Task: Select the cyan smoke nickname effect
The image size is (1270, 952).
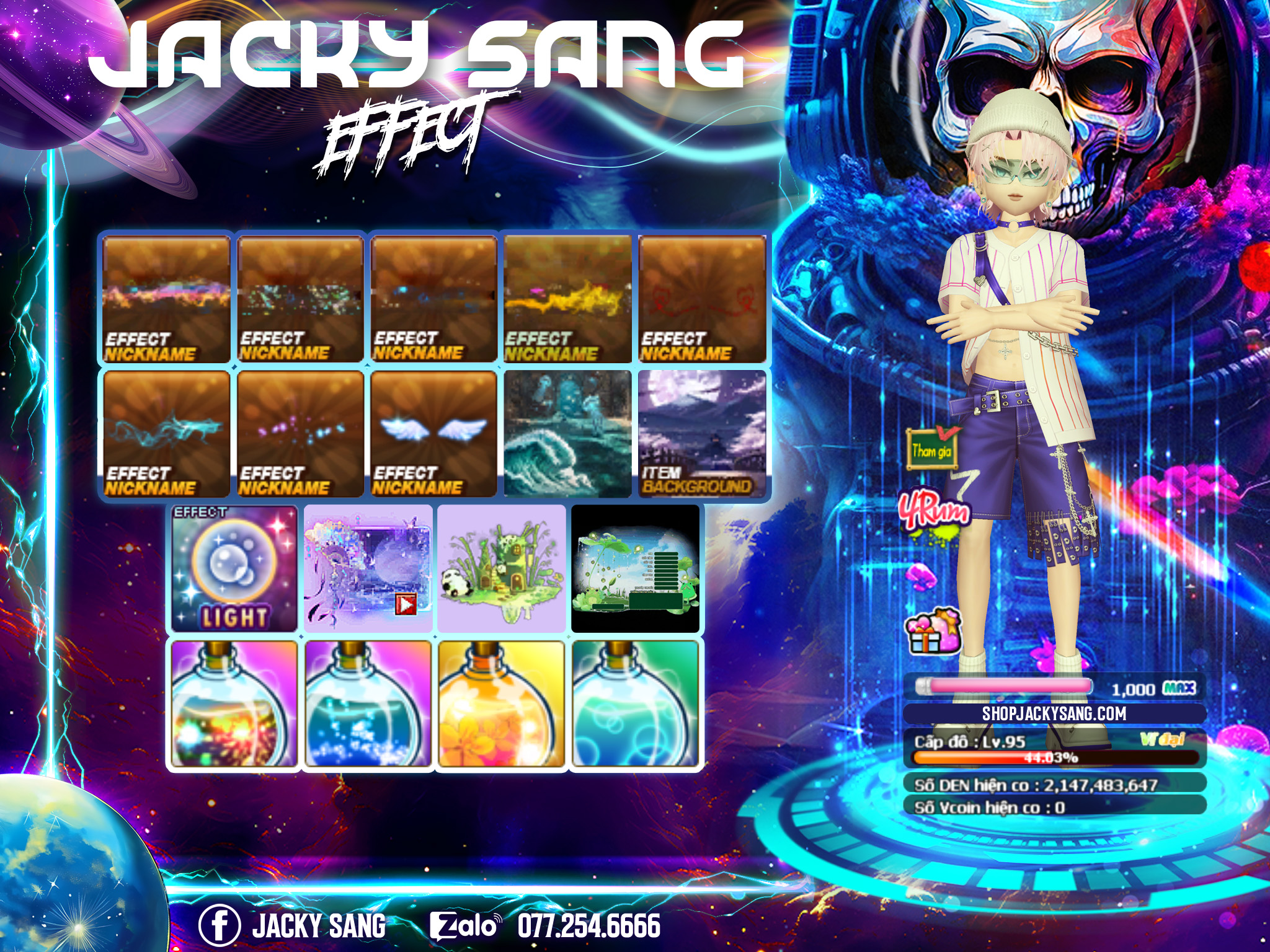Action: [166, 434]
